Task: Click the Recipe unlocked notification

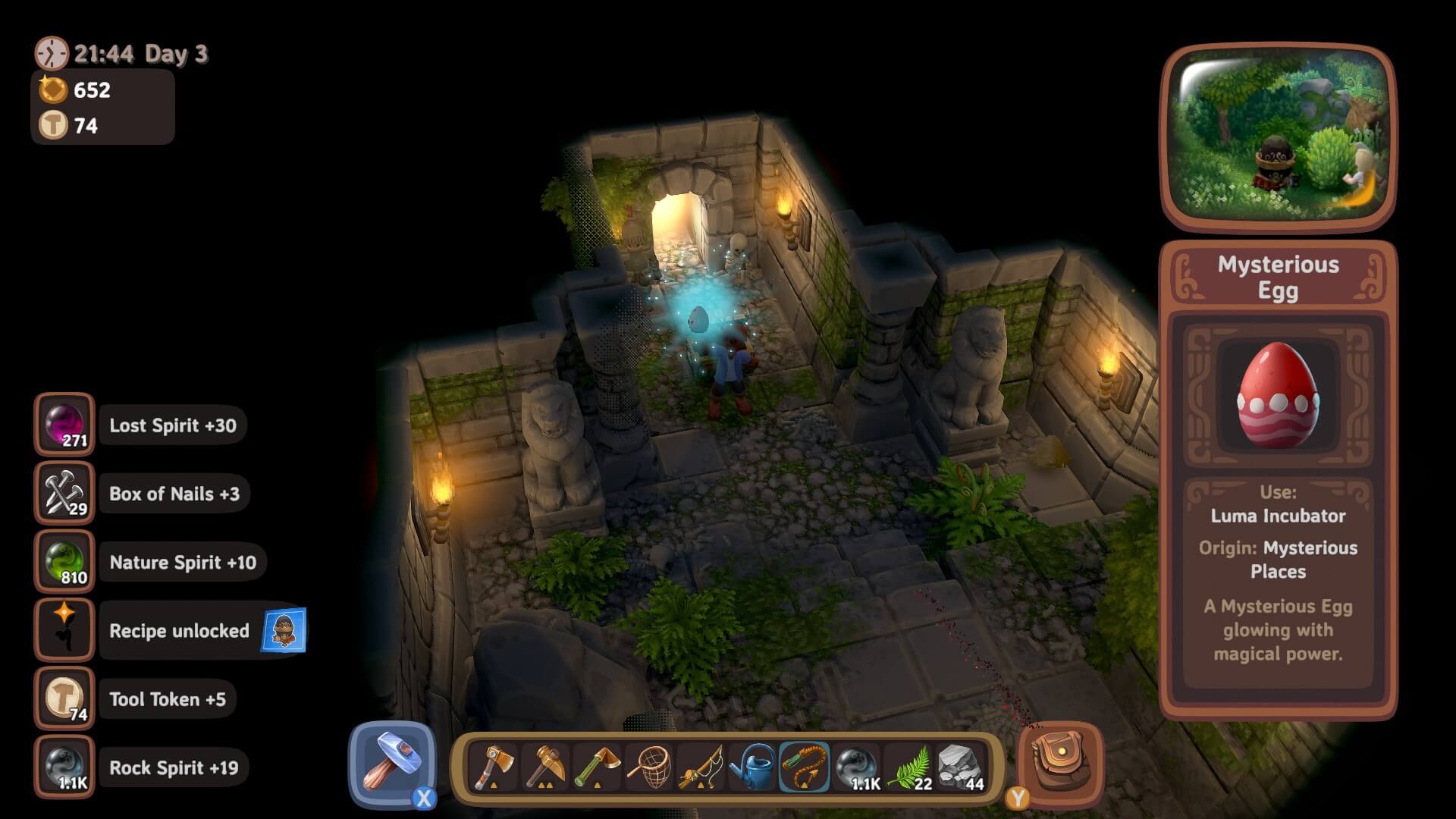Action: (x=179, y=631)
